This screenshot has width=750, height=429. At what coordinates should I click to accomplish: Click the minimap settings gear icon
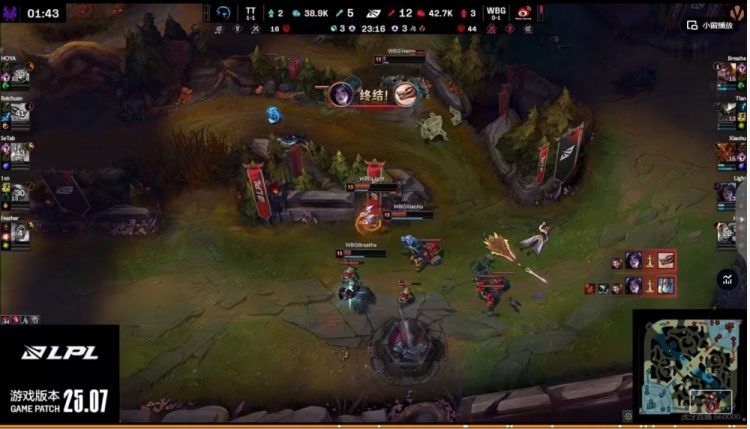(628, 415)
